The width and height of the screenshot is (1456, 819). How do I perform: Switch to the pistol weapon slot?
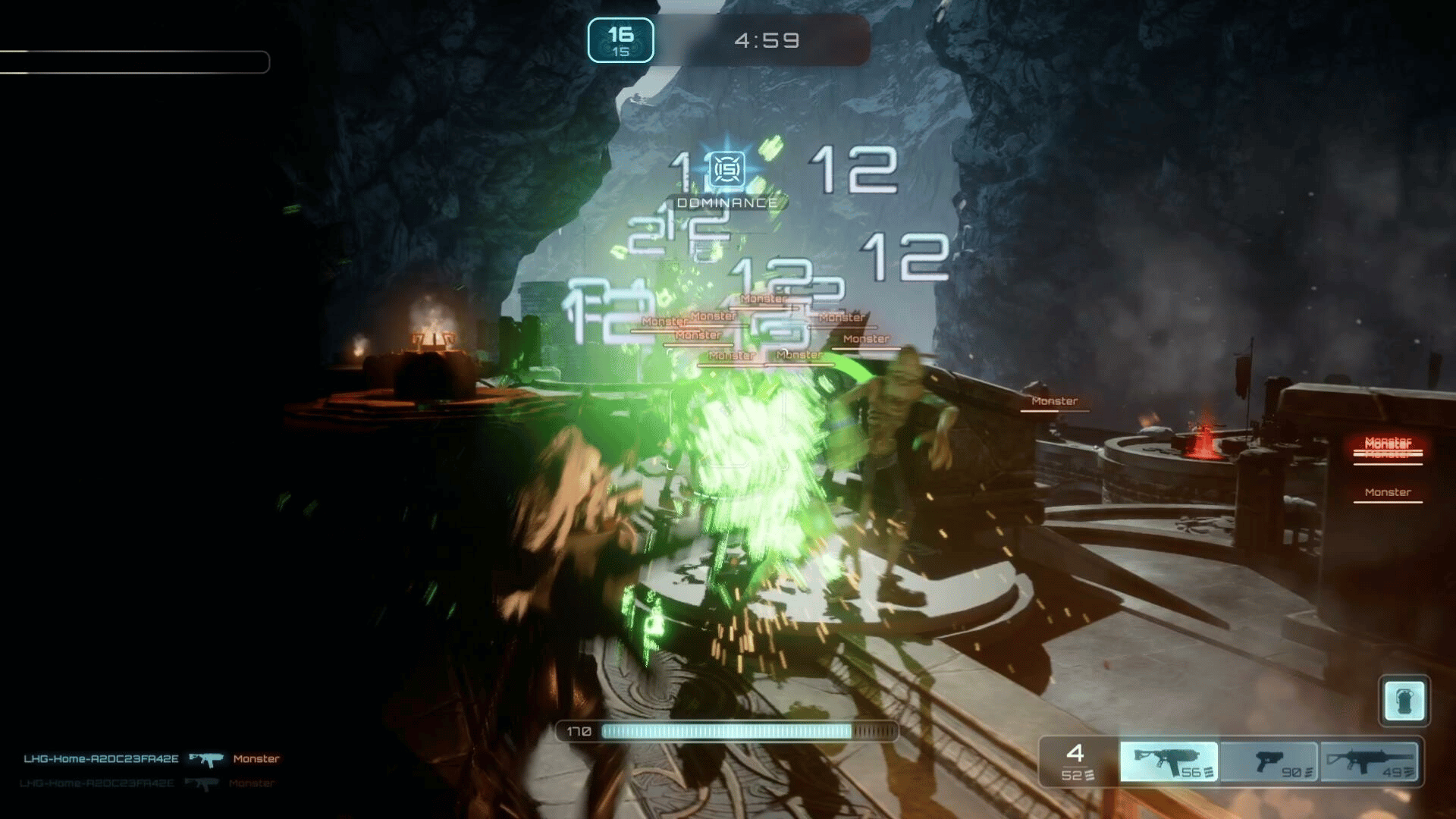1269,761
